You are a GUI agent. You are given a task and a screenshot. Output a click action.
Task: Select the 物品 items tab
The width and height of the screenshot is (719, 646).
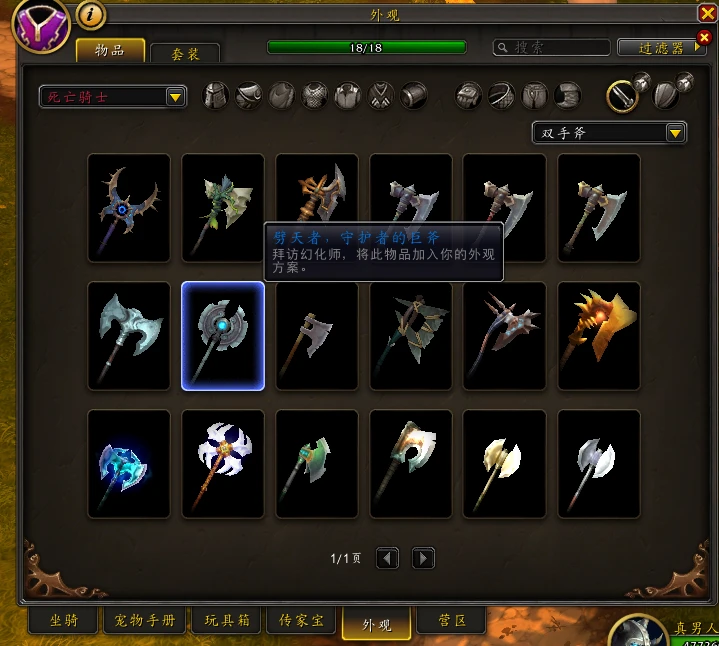110,50
